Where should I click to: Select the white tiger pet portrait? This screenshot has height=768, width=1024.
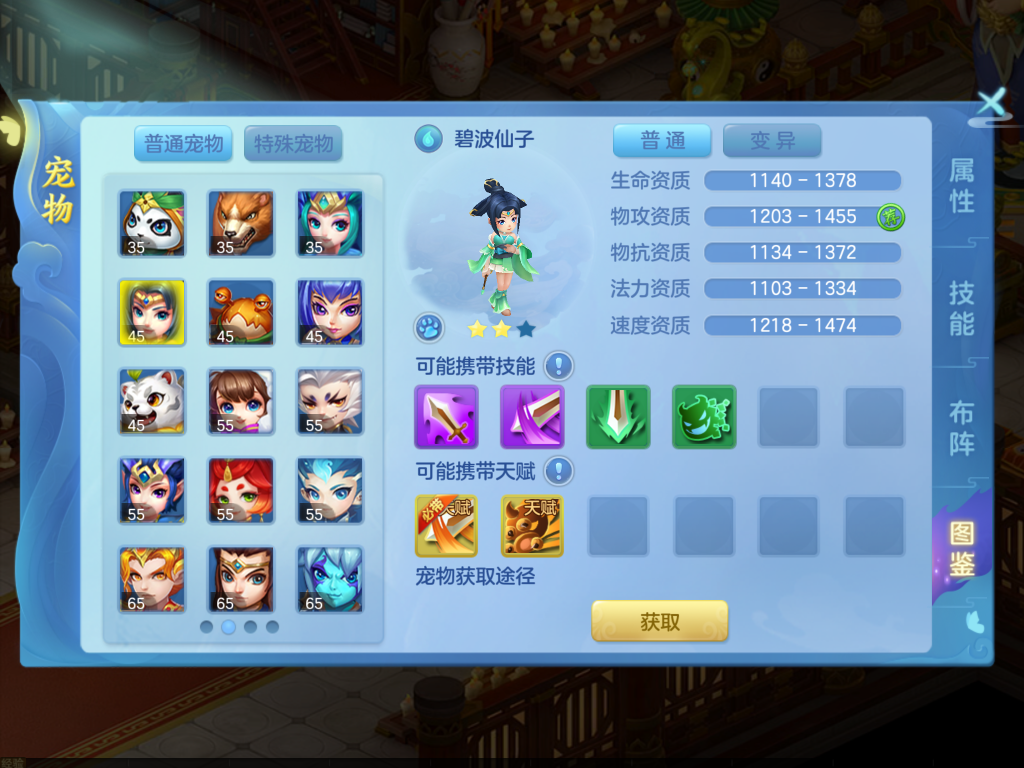[152, 401]
